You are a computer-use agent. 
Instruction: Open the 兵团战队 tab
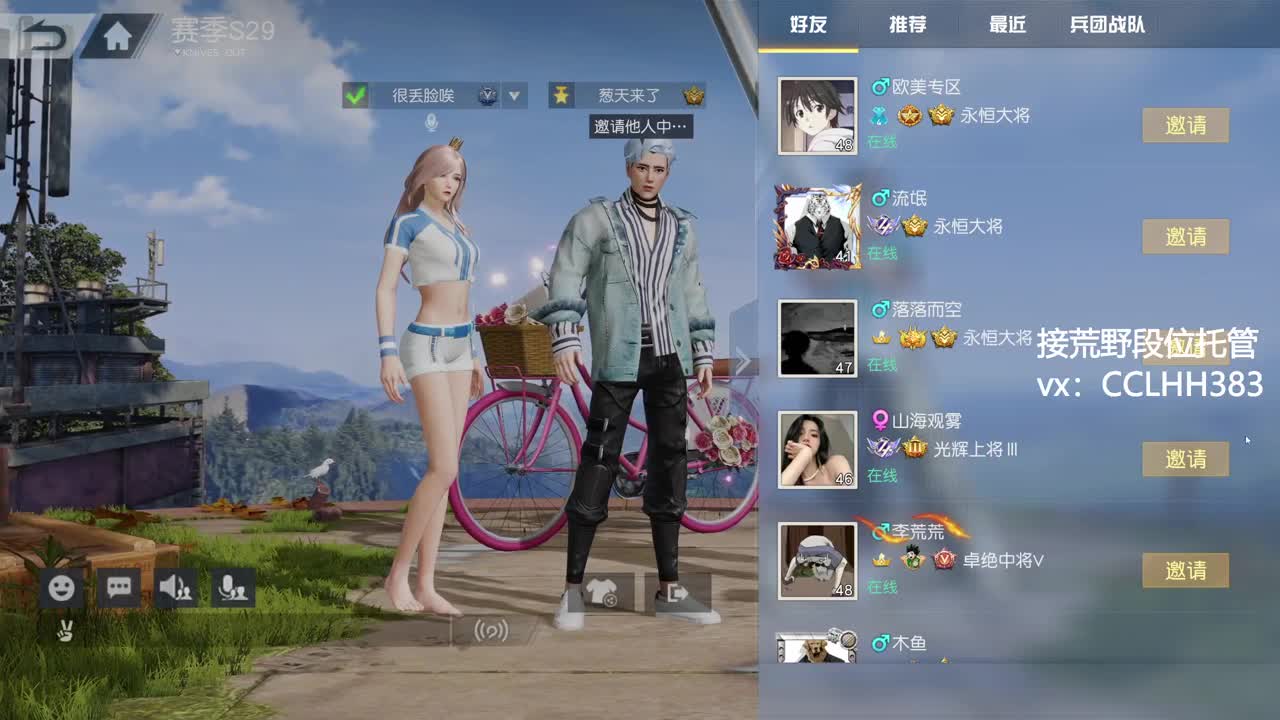pos(1106,26)
